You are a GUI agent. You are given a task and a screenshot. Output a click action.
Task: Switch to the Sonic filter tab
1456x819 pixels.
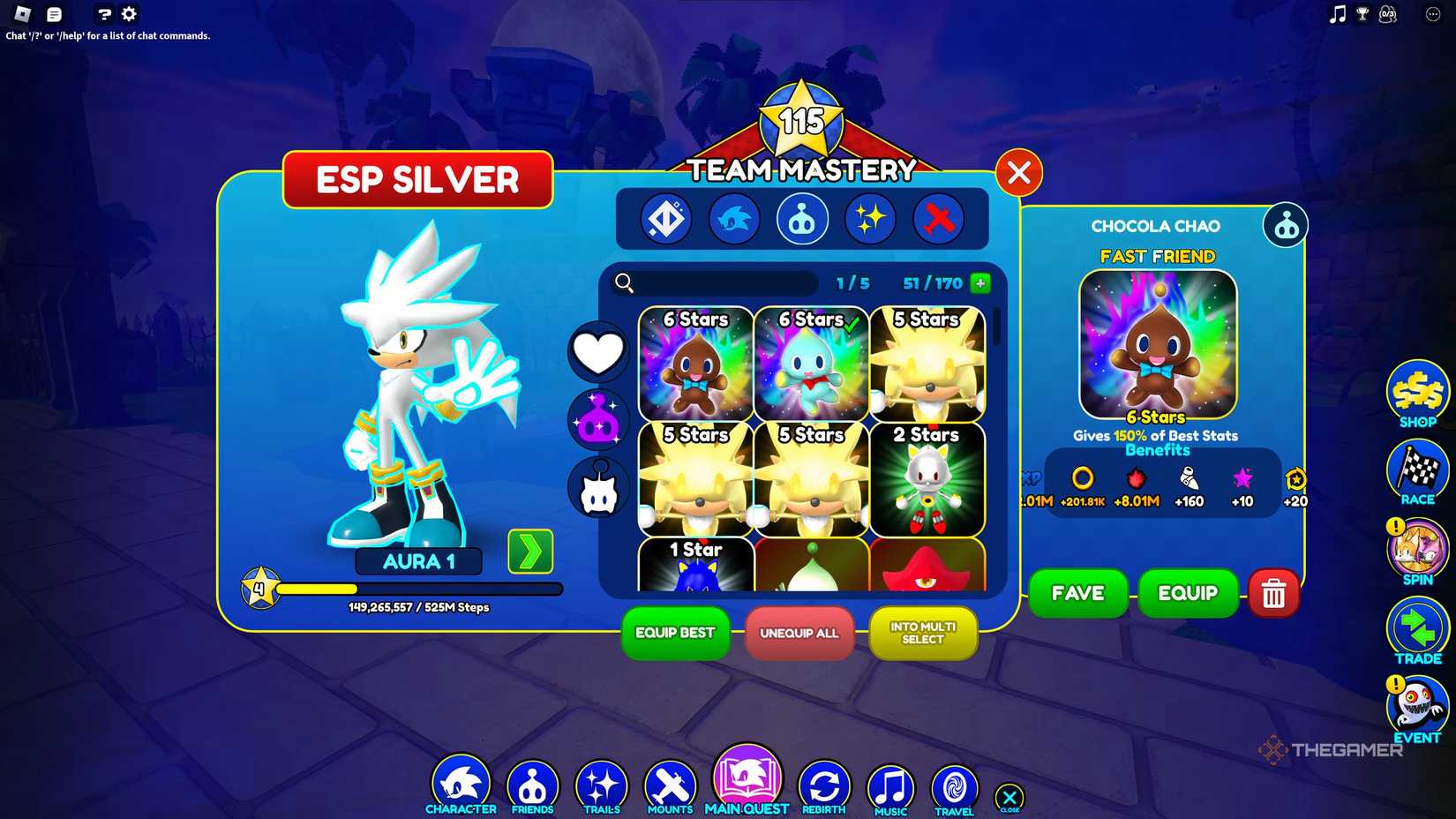tap(734, 218)
